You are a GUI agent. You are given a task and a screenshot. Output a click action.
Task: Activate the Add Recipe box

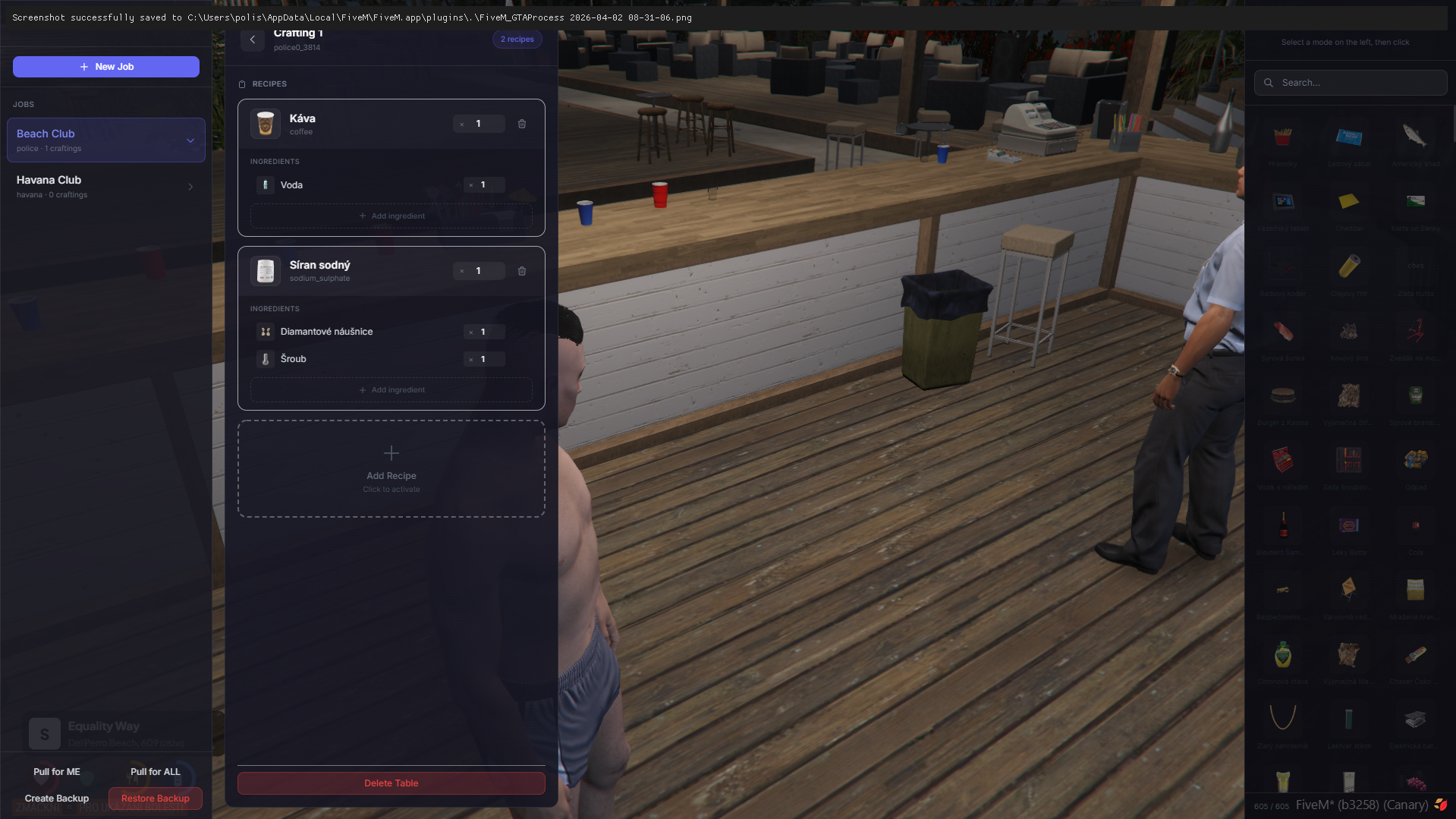(392, 469)
